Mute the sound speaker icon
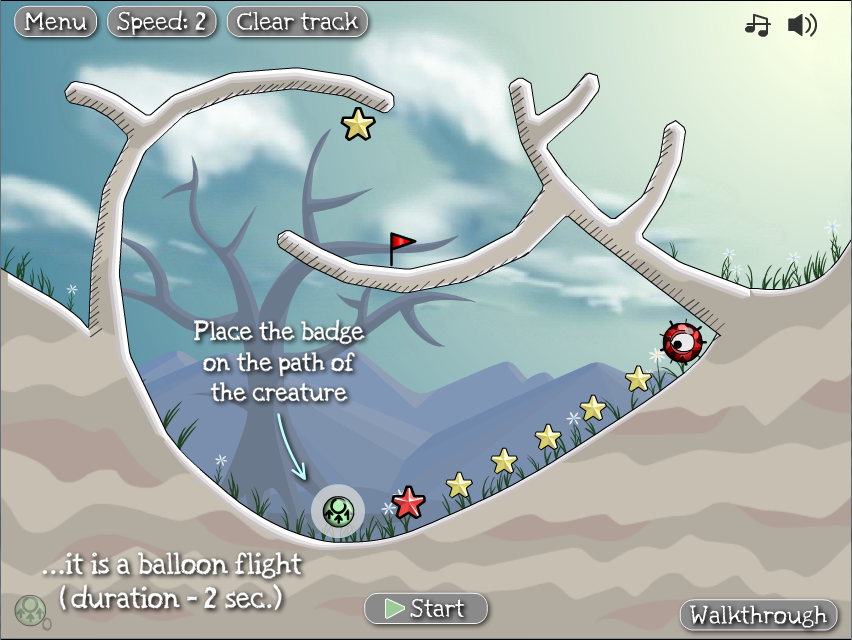This screenshot has height=640, width=852. pos(802,25)
